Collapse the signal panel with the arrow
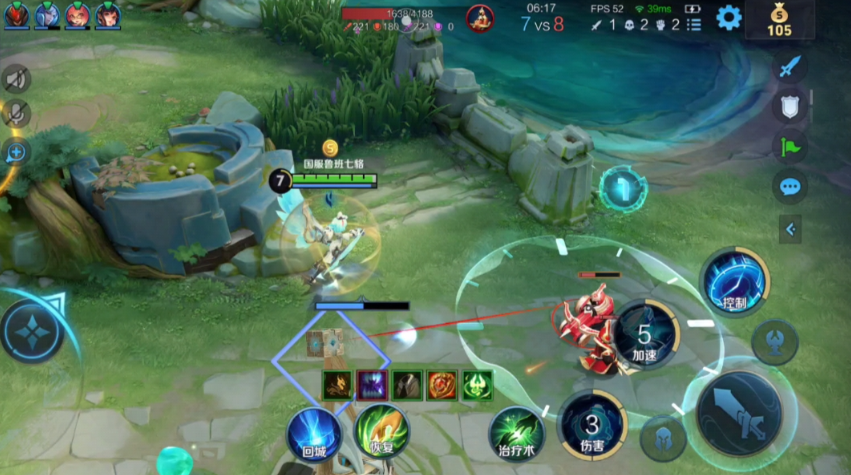This screenshot has height=475, width=851. [x=790, y=230]
